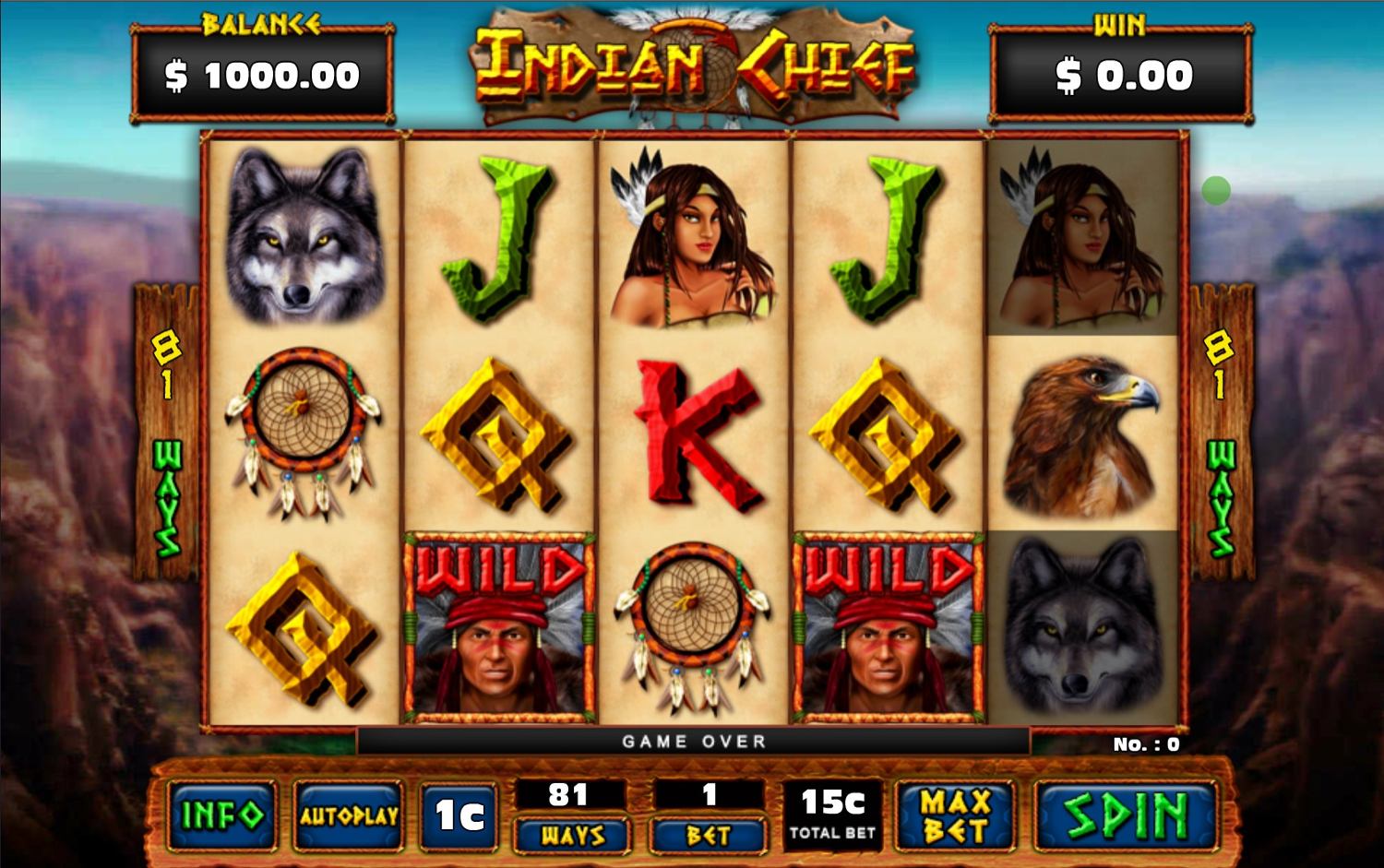Adjust the WAYS setting
The height and width of the screenshot is (868, 1384).
point(572,835)
